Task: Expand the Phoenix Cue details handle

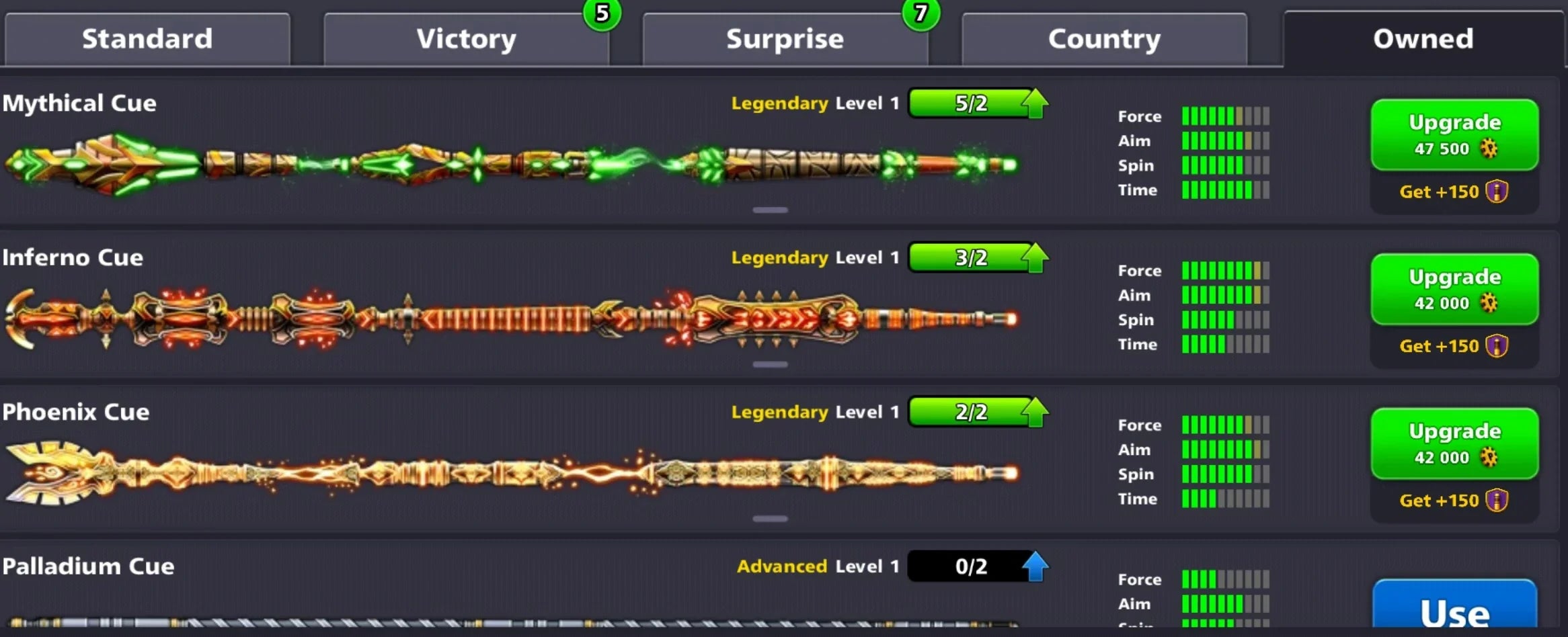Action: coord(772,519)
